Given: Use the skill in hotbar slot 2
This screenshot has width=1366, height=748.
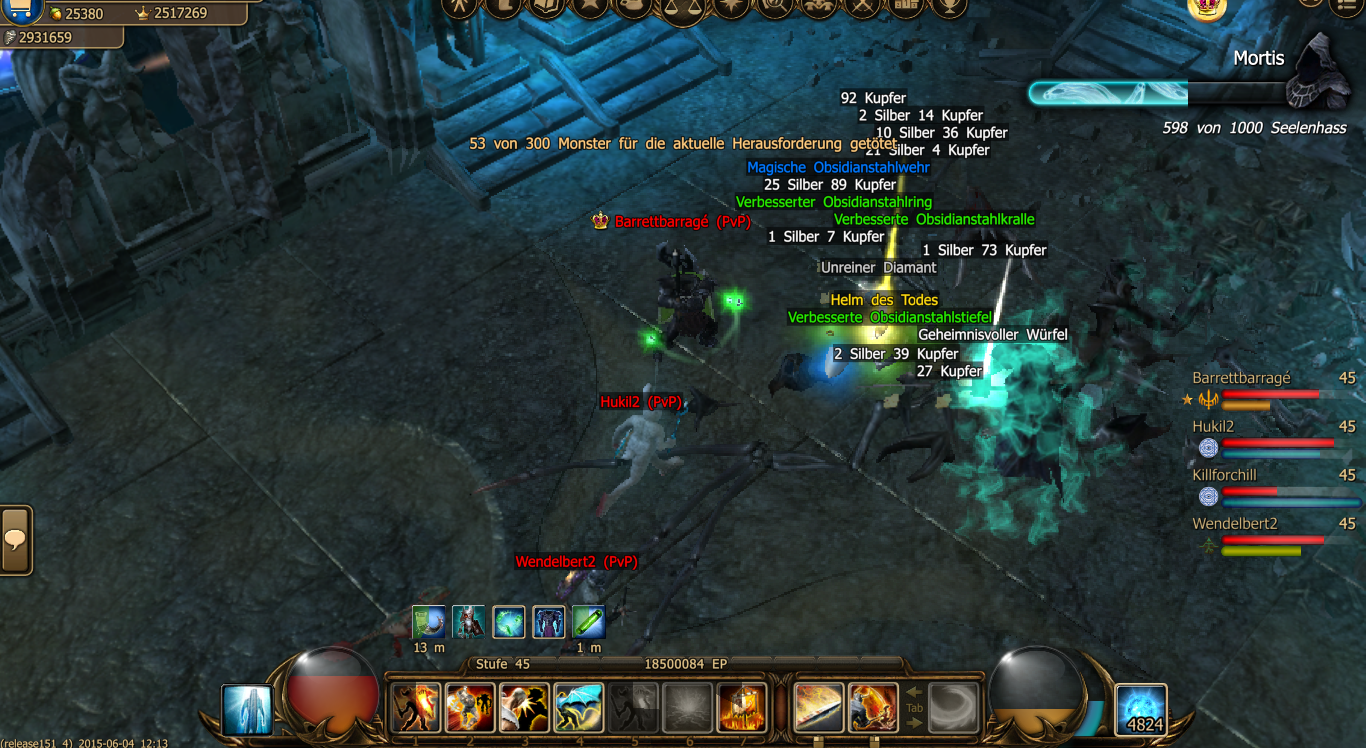Looking at the screenshot, I should (470, 708).
